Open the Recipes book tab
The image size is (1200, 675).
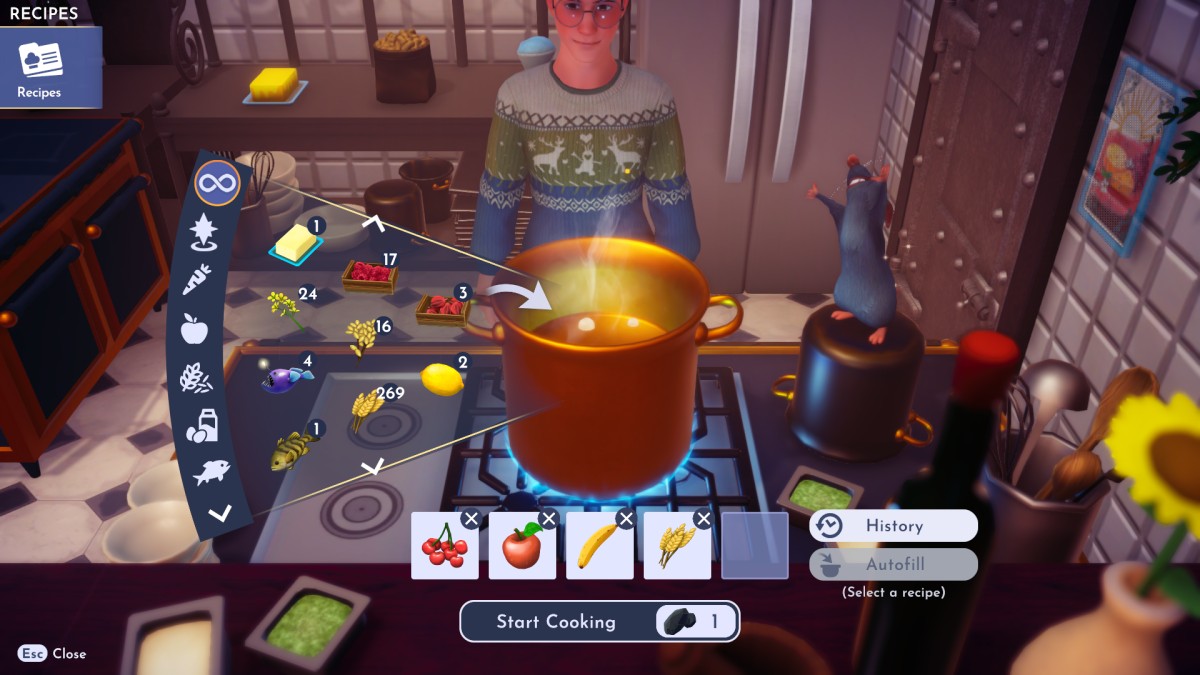pyautogui.click(x=40, y=68)
